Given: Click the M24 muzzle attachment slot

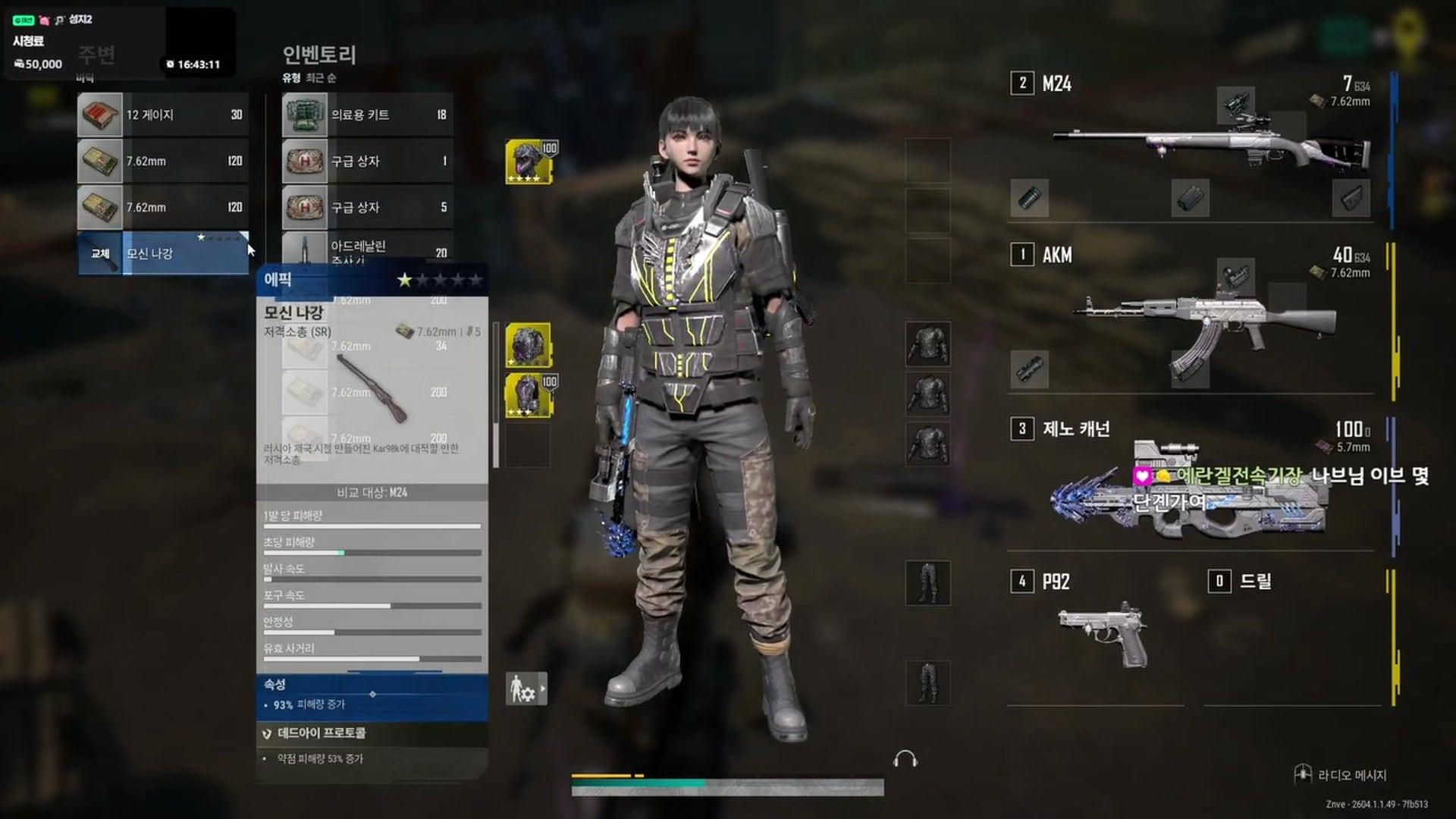Looking at the screenshot, I should tap(1028, 199).
